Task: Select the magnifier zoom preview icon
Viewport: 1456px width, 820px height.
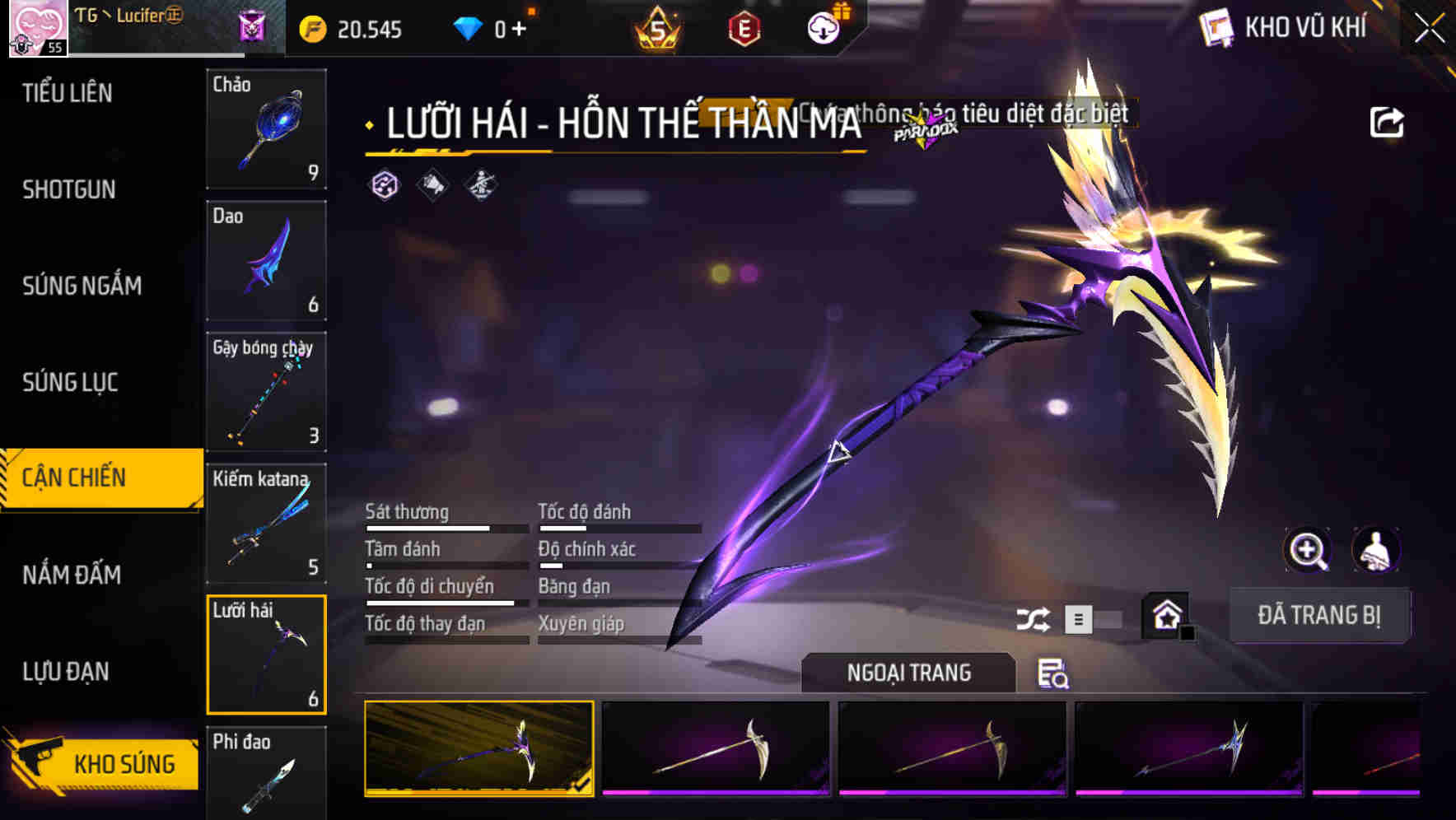Action: click(x=1308, y=551)
